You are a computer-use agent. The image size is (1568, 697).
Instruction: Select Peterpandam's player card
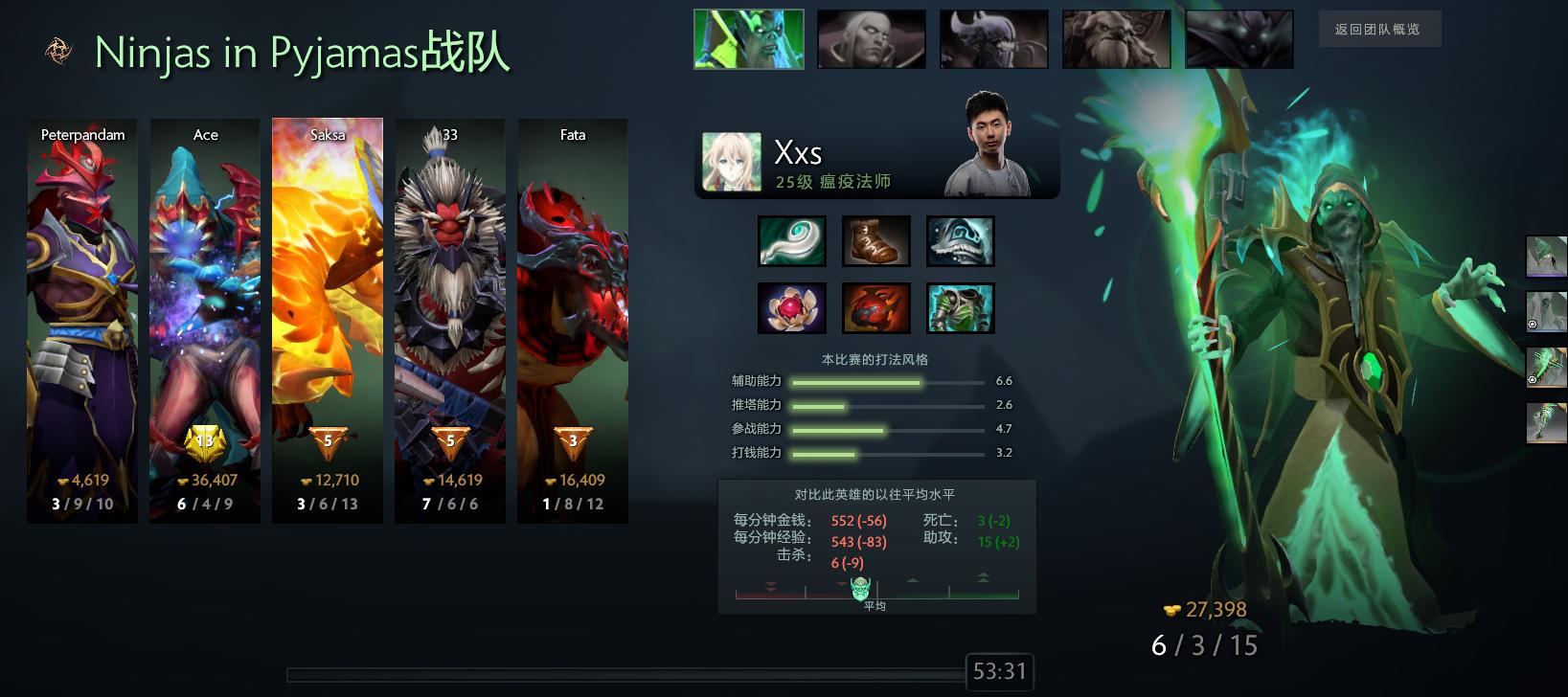point(81,321)
